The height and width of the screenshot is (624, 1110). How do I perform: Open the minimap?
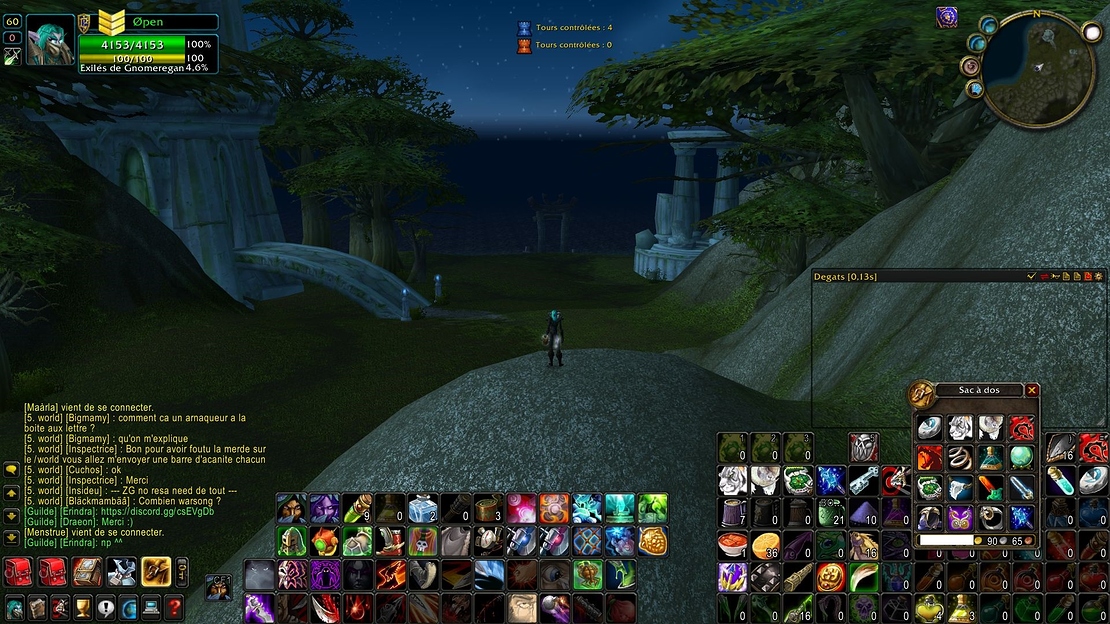point(1038,68)
